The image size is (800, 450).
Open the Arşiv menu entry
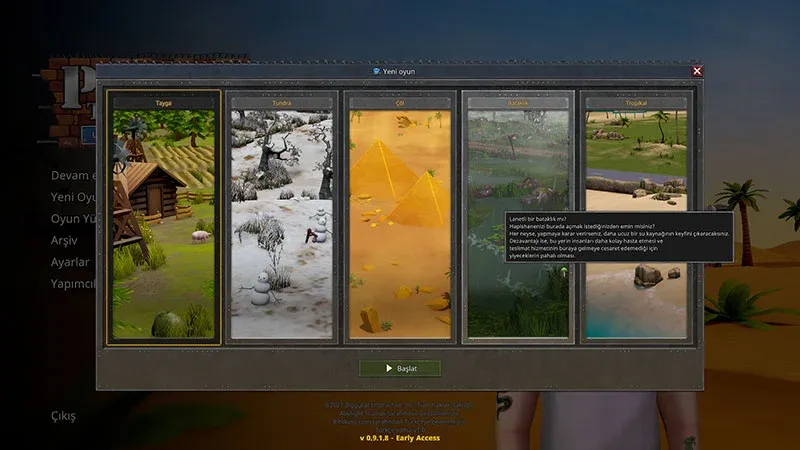(x=65, y=240)
